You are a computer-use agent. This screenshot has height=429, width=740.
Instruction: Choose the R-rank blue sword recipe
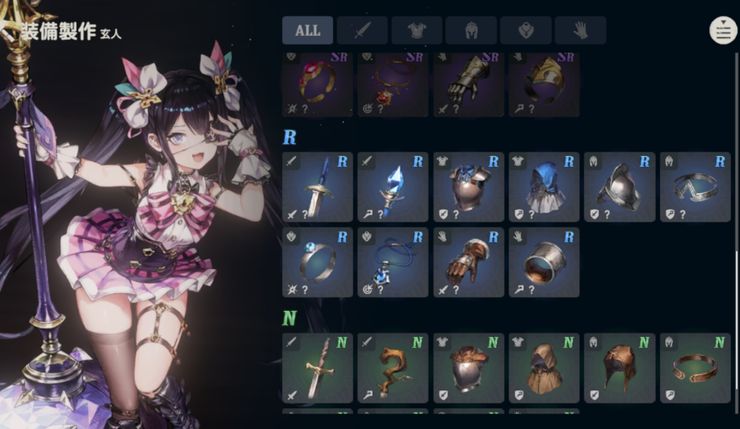pos(317,187)
